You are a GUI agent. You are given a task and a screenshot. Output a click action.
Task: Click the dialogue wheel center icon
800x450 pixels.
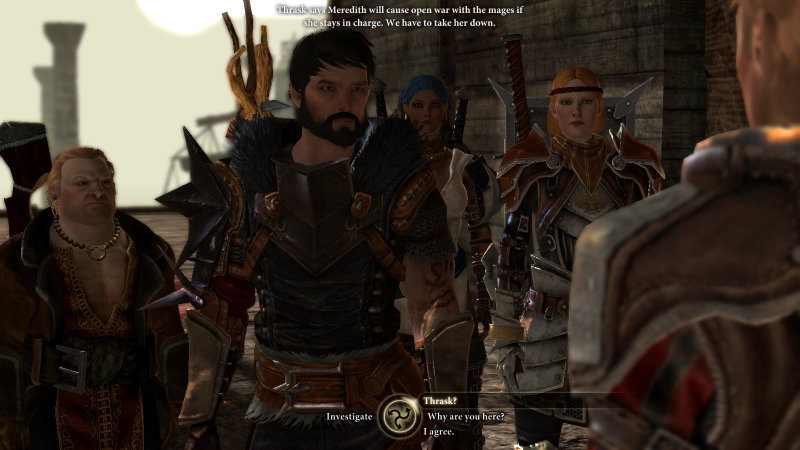click(x=399, y=415)
